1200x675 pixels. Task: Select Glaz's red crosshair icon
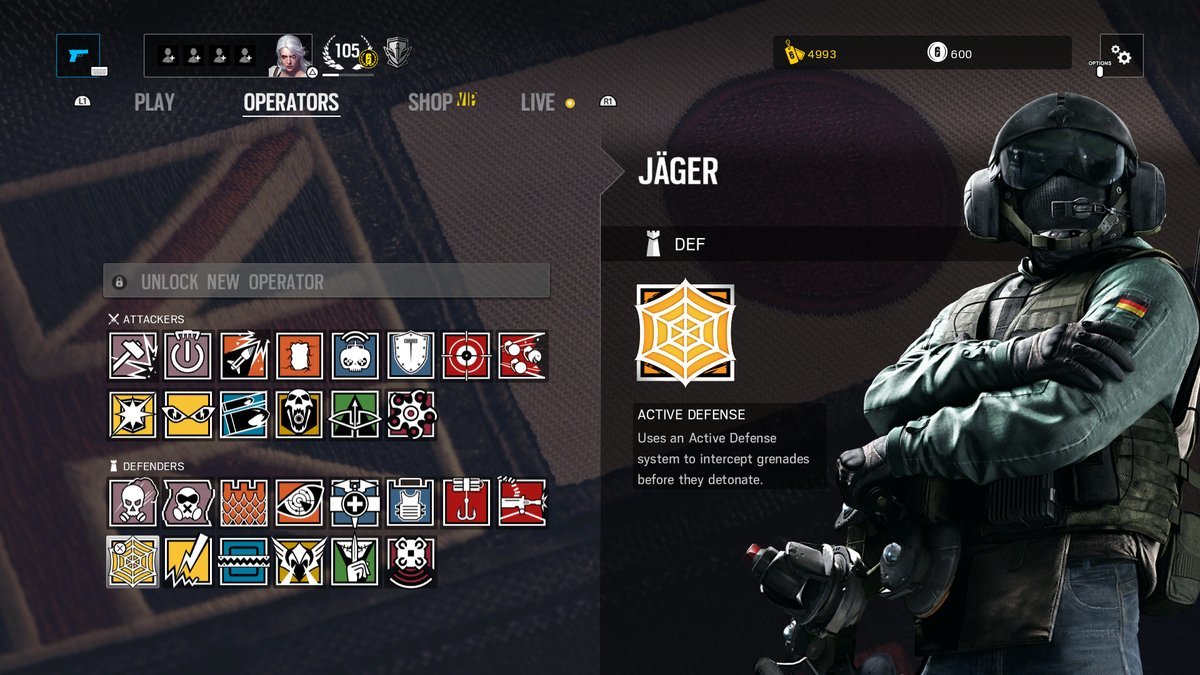click(x=467, y=356)
